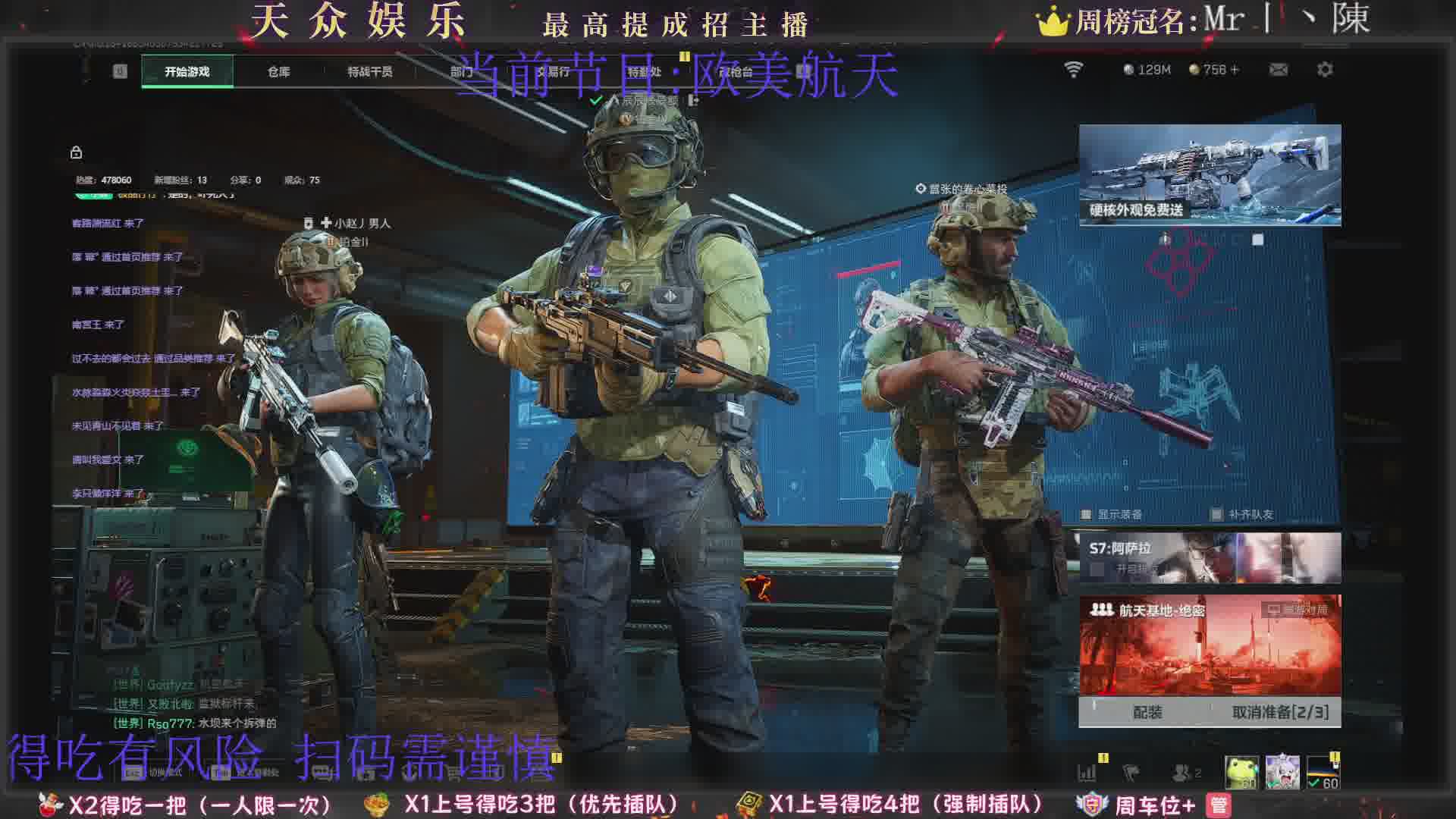Cancel ready with 取消准备[2/3]
This screenshot has height=819, width=1456.
(x=1280, y=712)
